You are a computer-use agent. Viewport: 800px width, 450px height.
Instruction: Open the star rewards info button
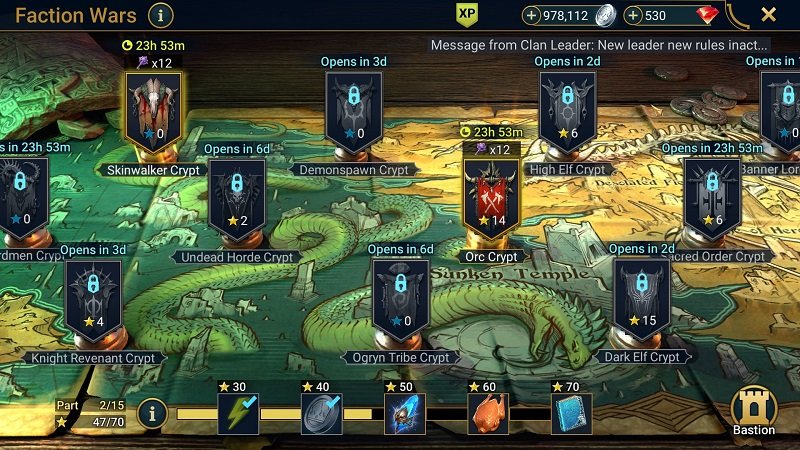coord(151,412)
